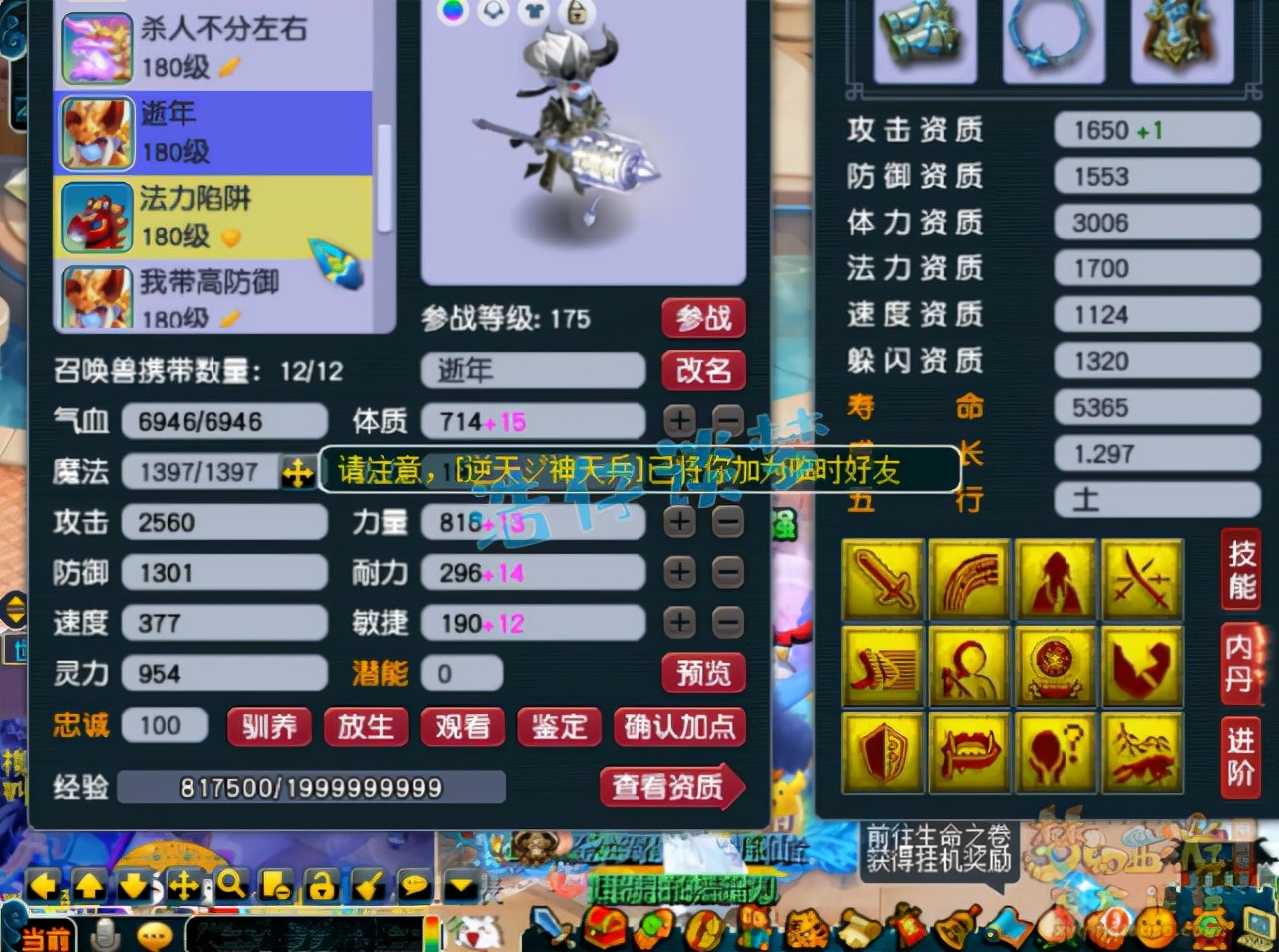The image size is (1279, 952).
Task: Click the 查看资质 button
Action: pyautogui.click(x=672, y=787)
